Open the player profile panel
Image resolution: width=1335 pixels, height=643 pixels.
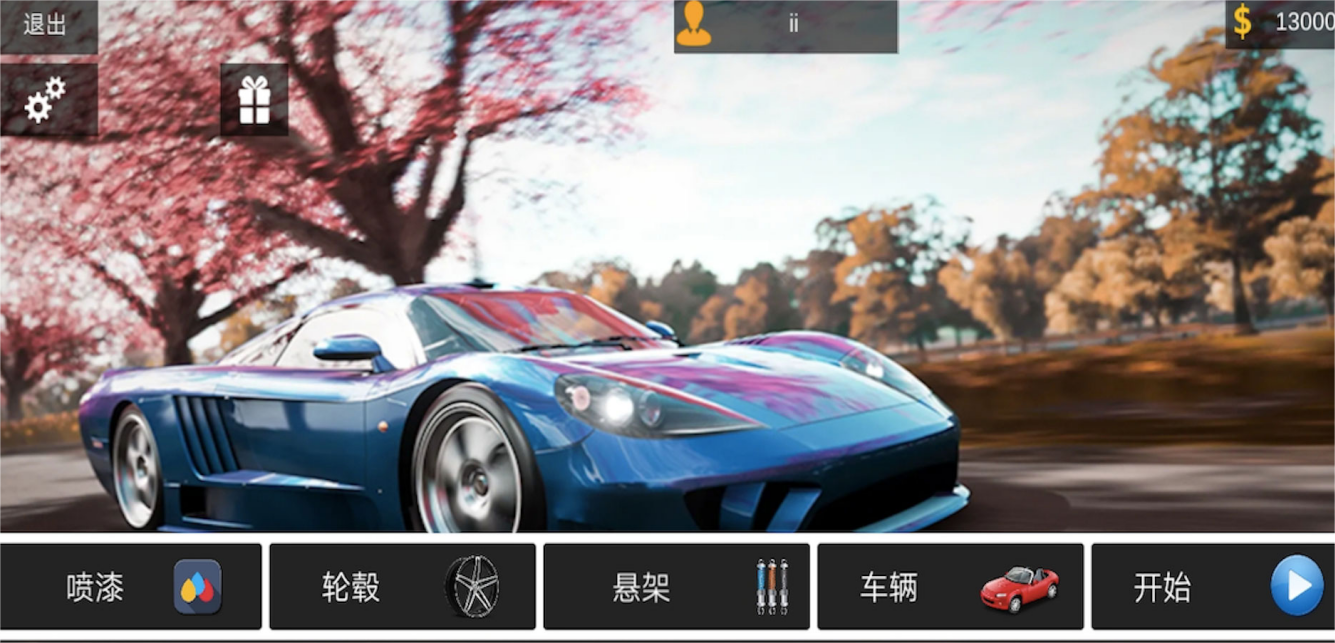pyautogui.click(x=785, y=25)
